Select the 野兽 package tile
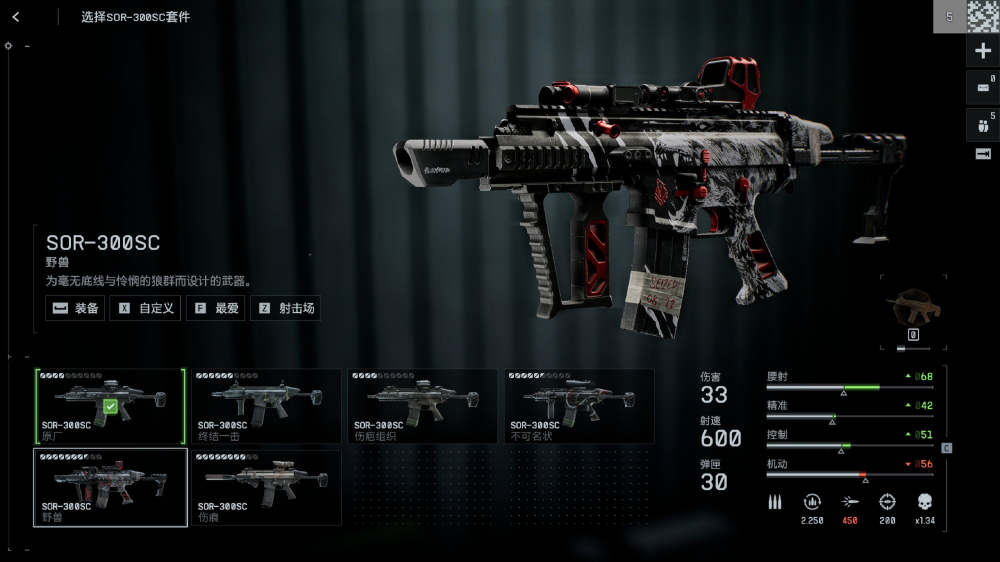 110,487
